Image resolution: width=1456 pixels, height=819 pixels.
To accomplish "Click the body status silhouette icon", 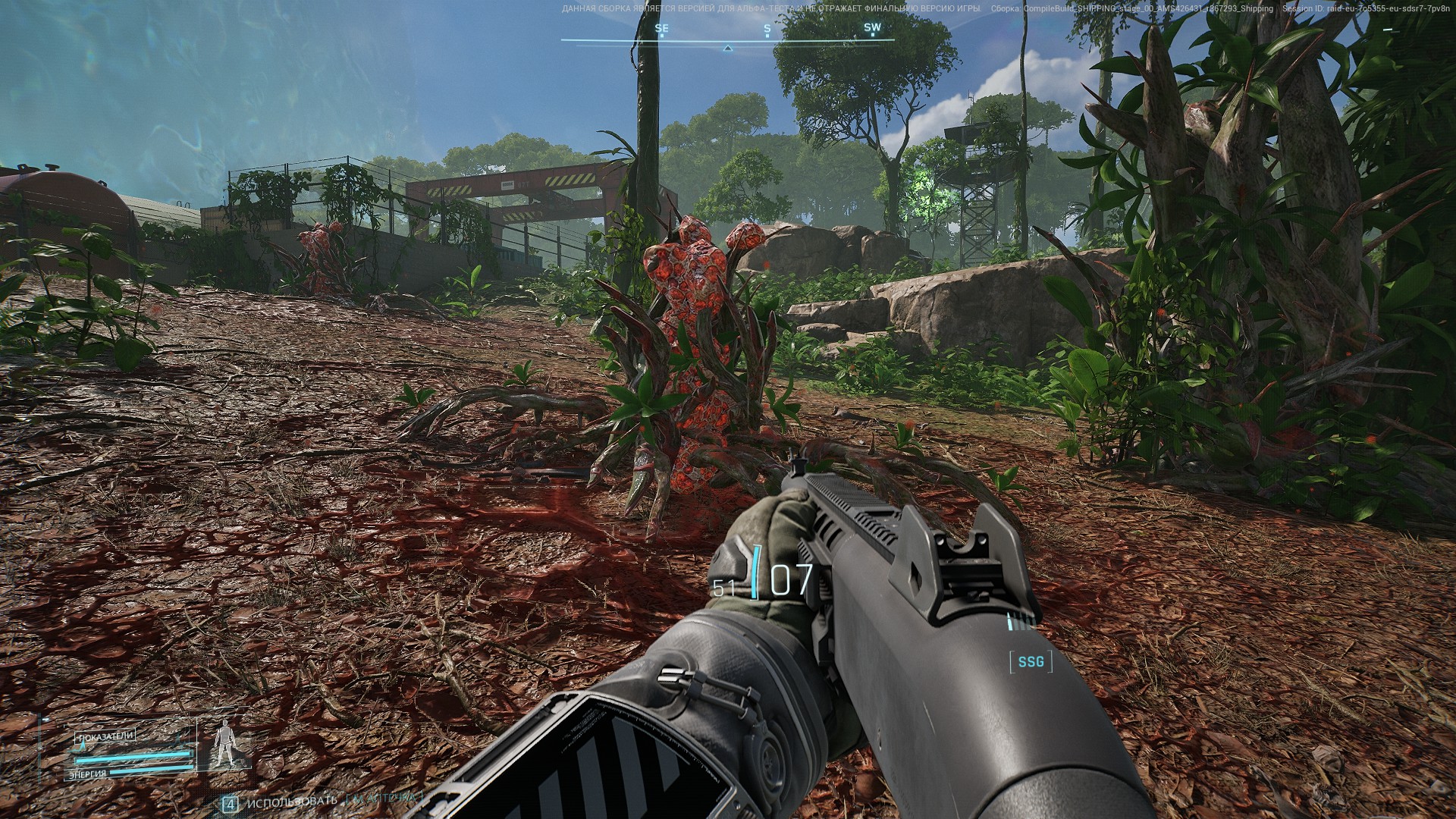I will point(224,744).
